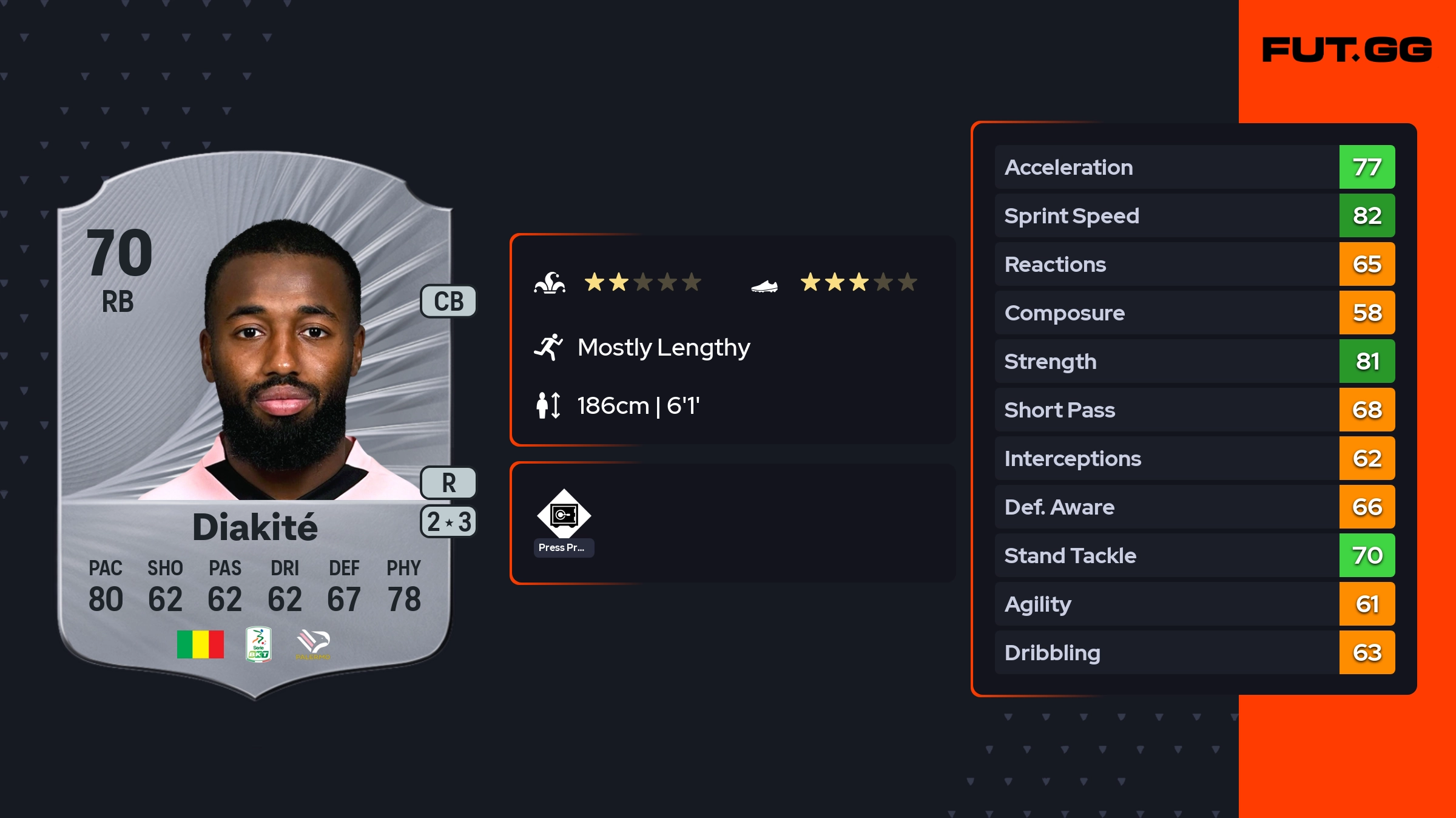Choose the Stand Tackle stat row
This screenshot has height=818, width=1456.
point(1194,555)
